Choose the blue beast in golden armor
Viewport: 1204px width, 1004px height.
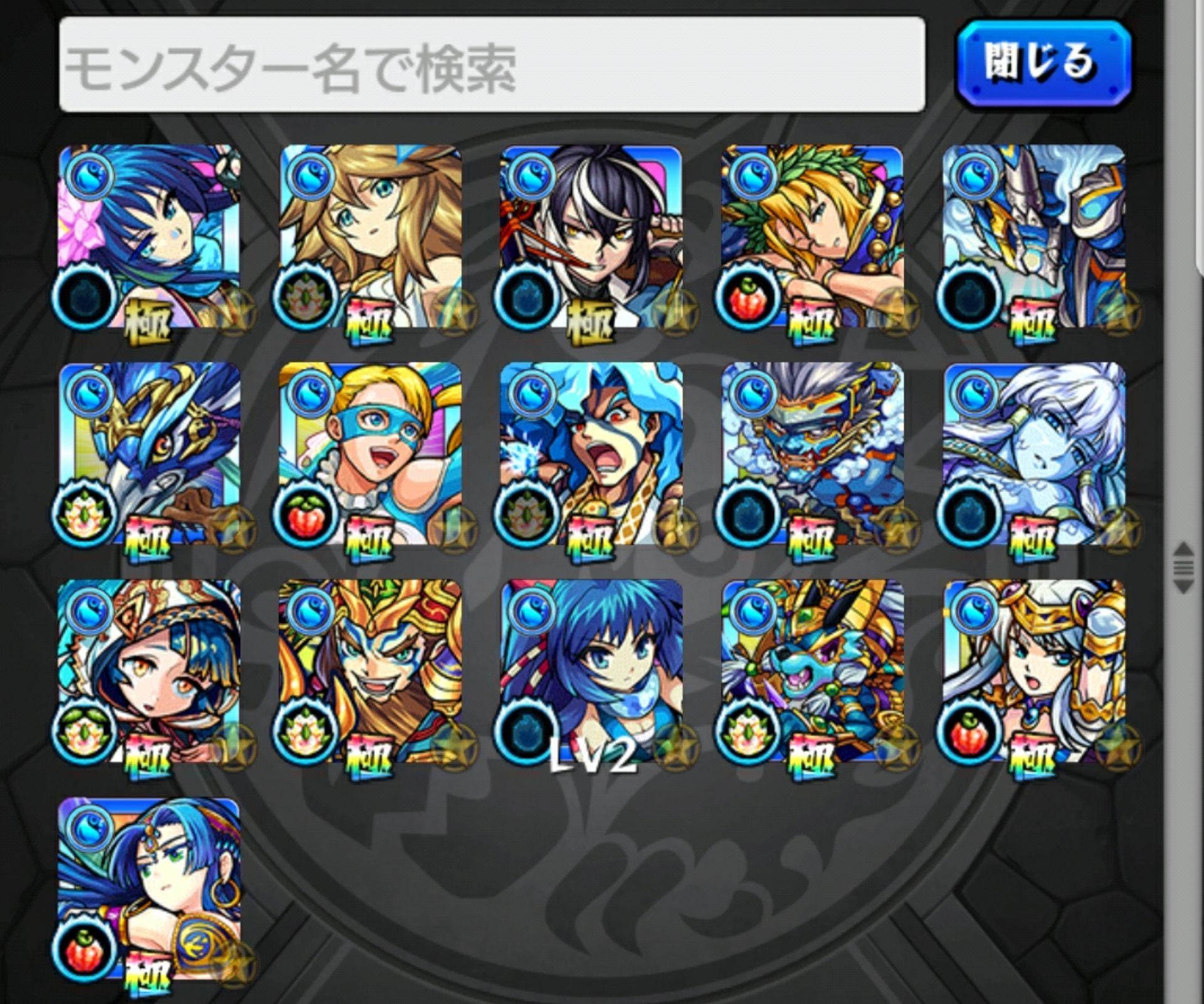tap(812, 671)
